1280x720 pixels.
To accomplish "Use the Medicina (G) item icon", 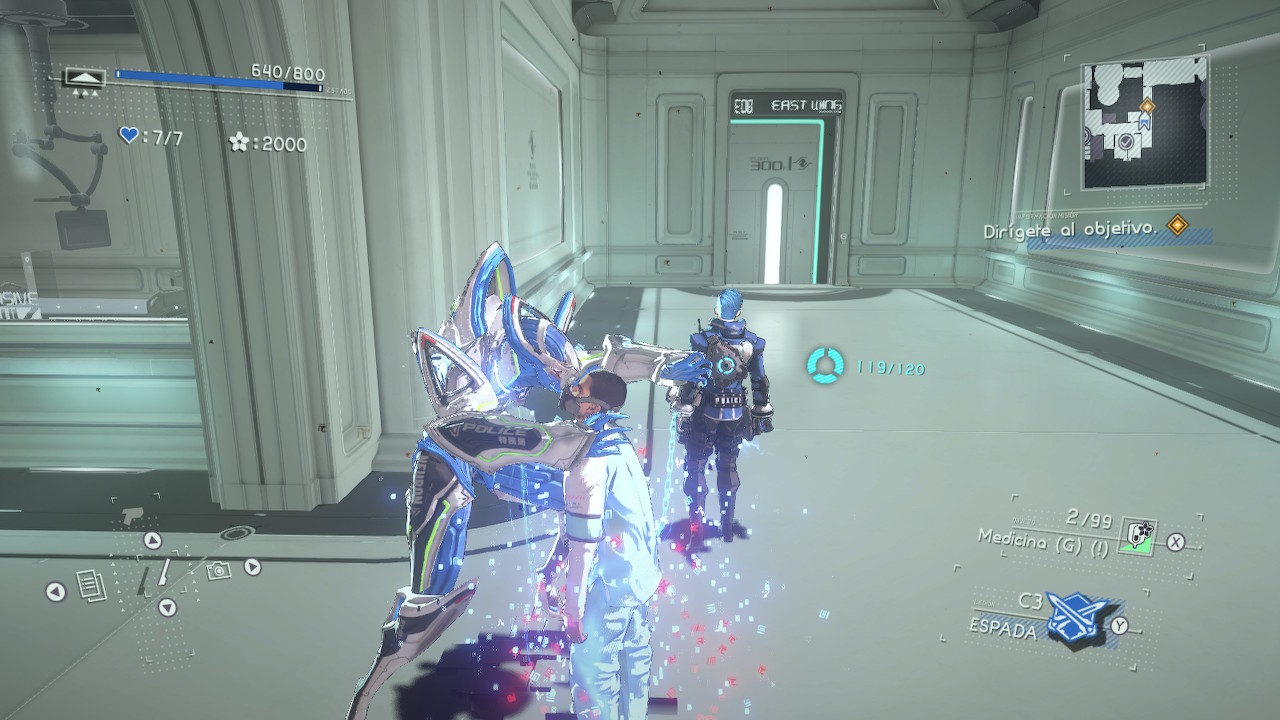I will 1137,536.
